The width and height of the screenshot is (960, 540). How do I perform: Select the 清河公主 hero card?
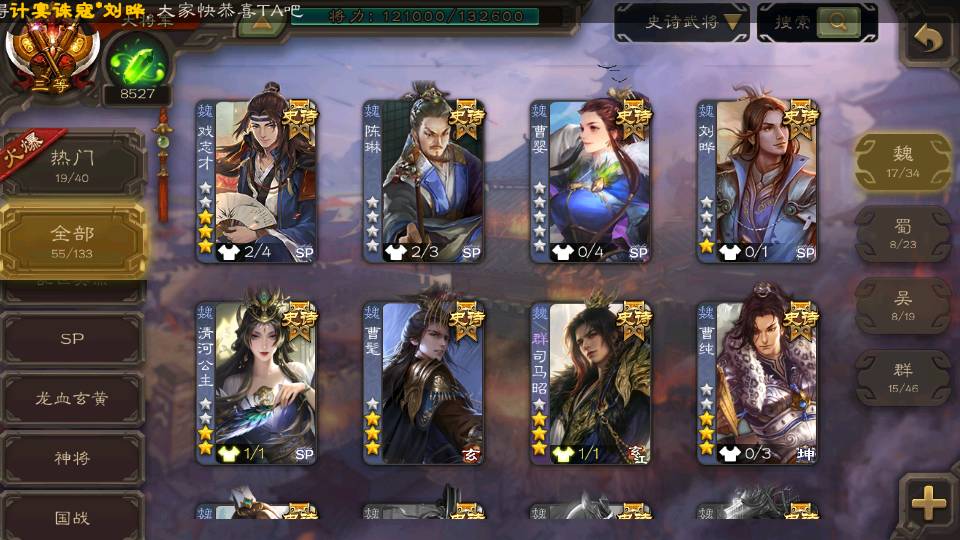click(x=256, y=382)
